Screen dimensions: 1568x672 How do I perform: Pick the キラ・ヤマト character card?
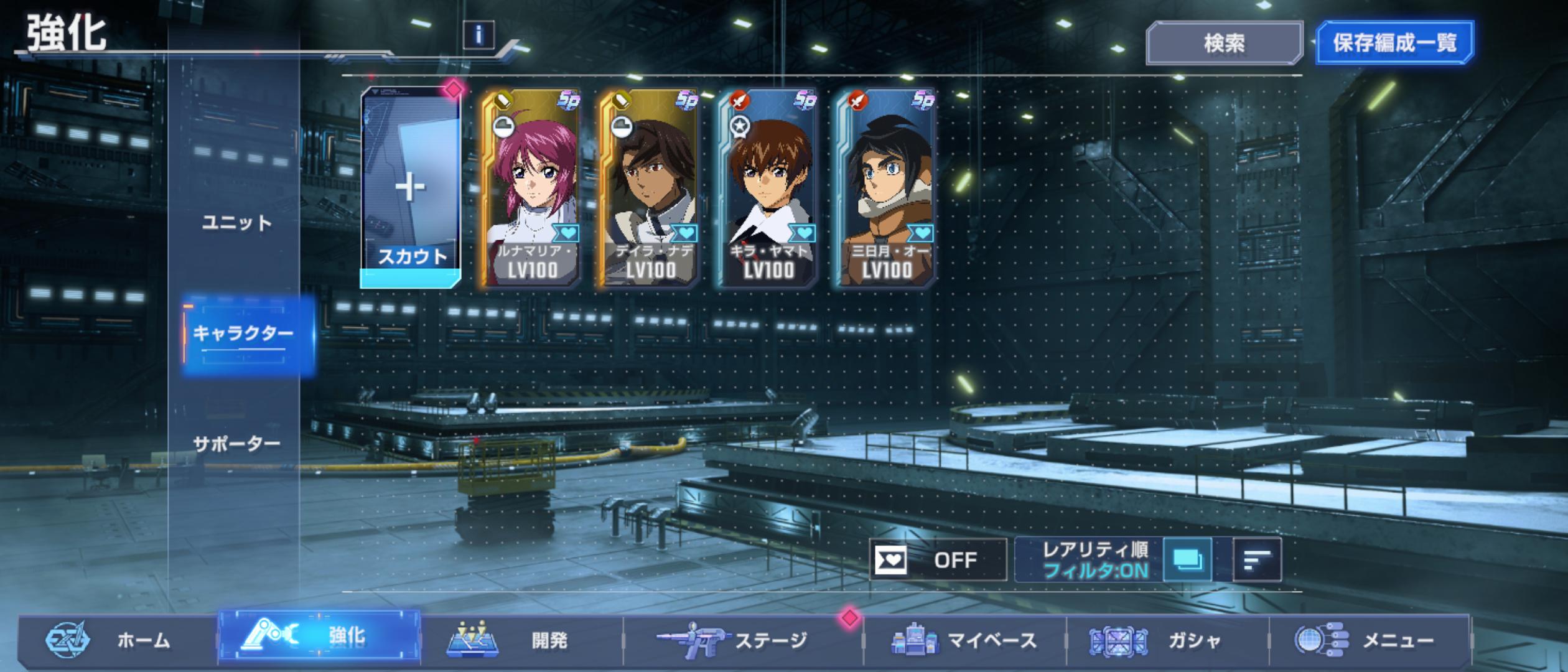tap(767, 188)
